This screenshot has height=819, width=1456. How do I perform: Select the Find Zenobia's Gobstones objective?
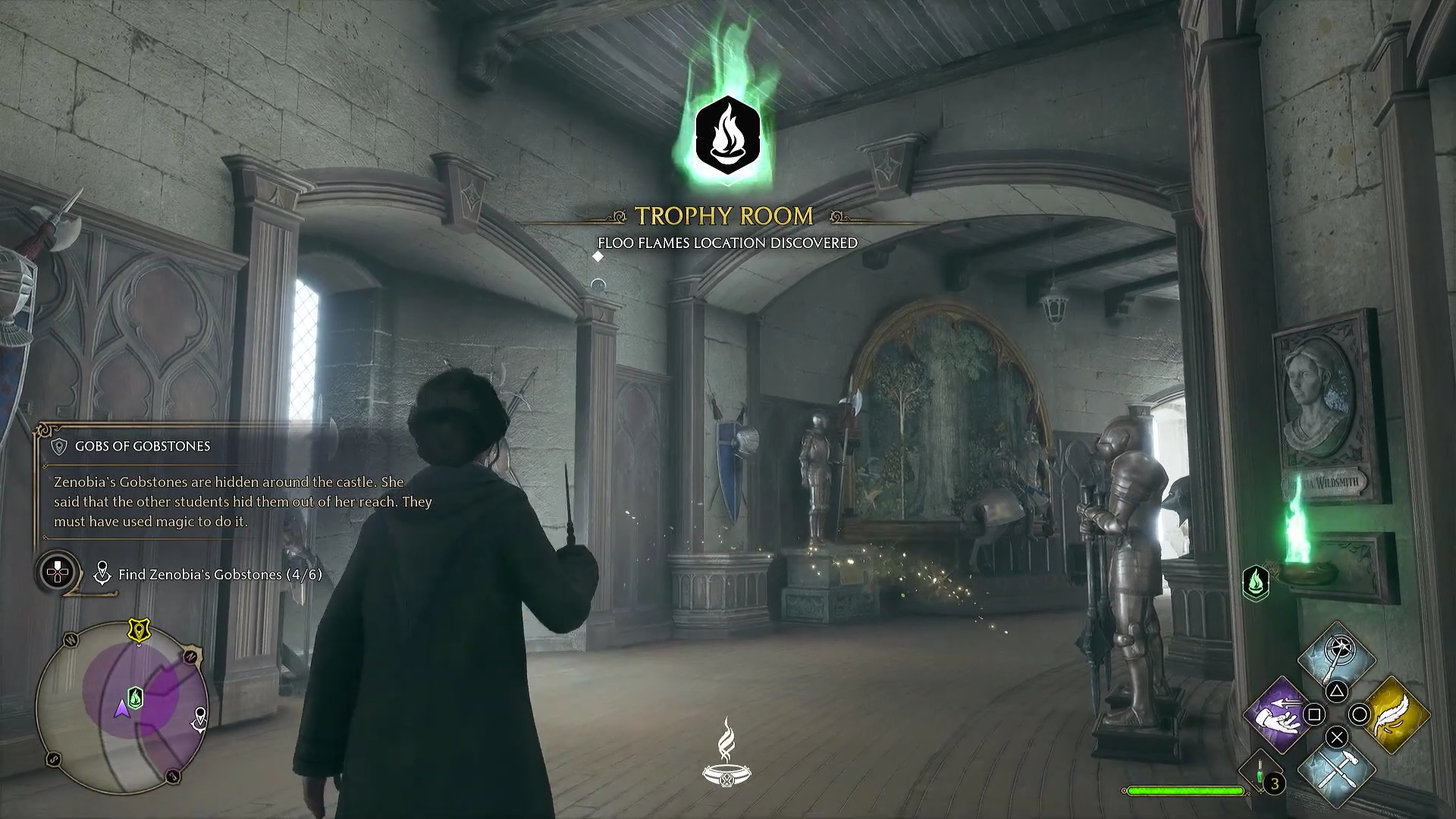click(220, 575)
